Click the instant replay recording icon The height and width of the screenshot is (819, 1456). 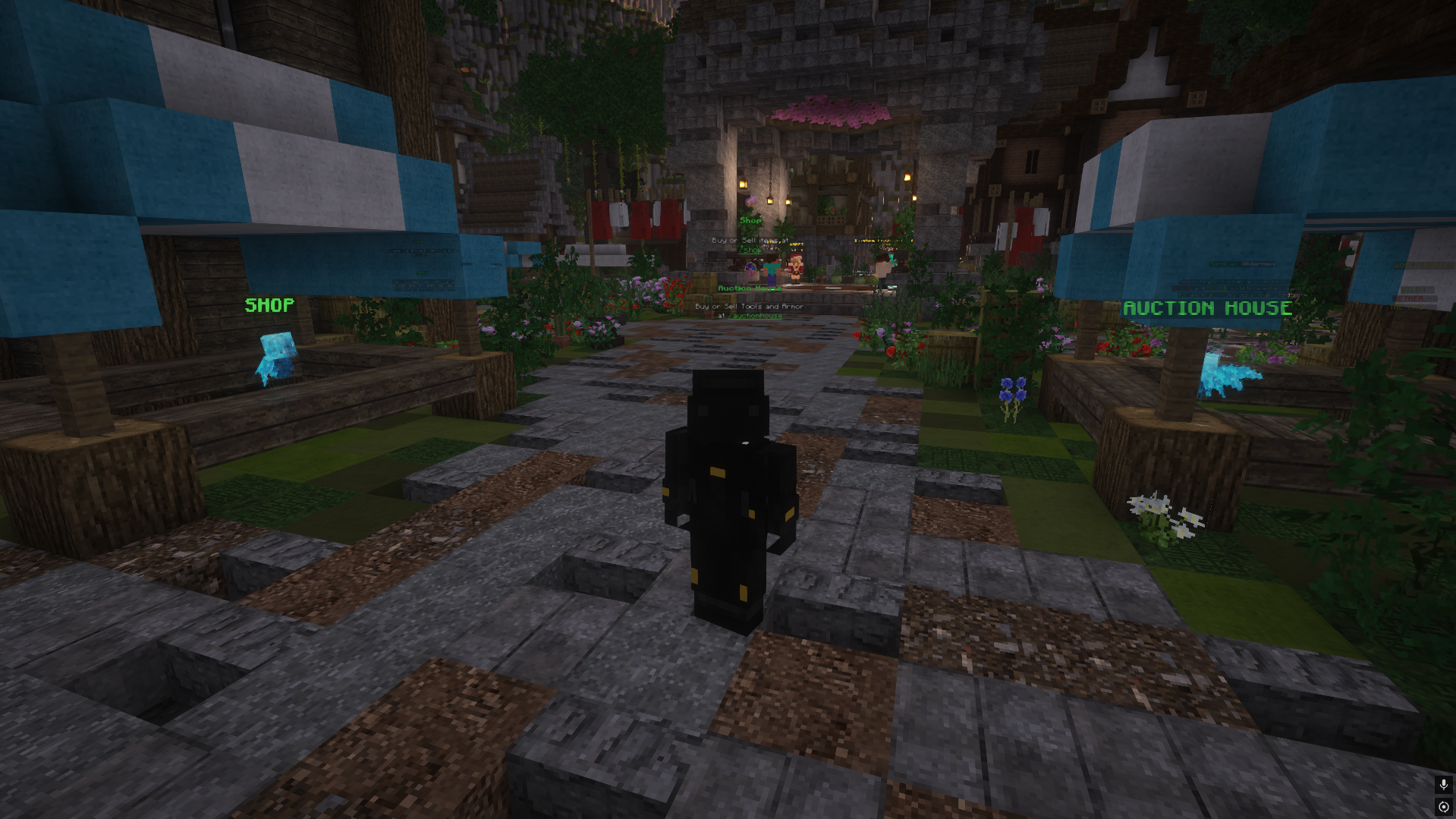(1443, 807)
